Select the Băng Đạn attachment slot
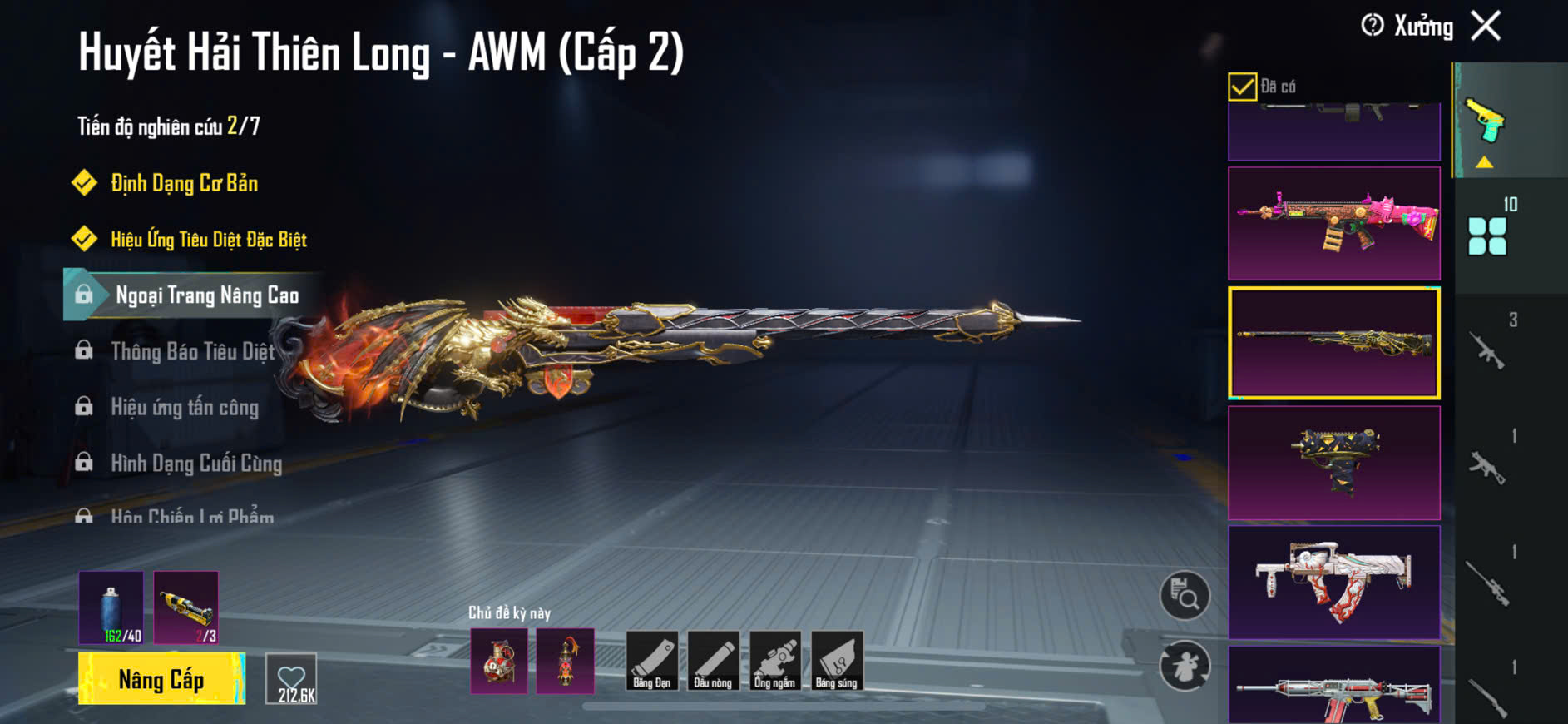The width and height of the screenshot is (1568, 724). tap(651, 661)
